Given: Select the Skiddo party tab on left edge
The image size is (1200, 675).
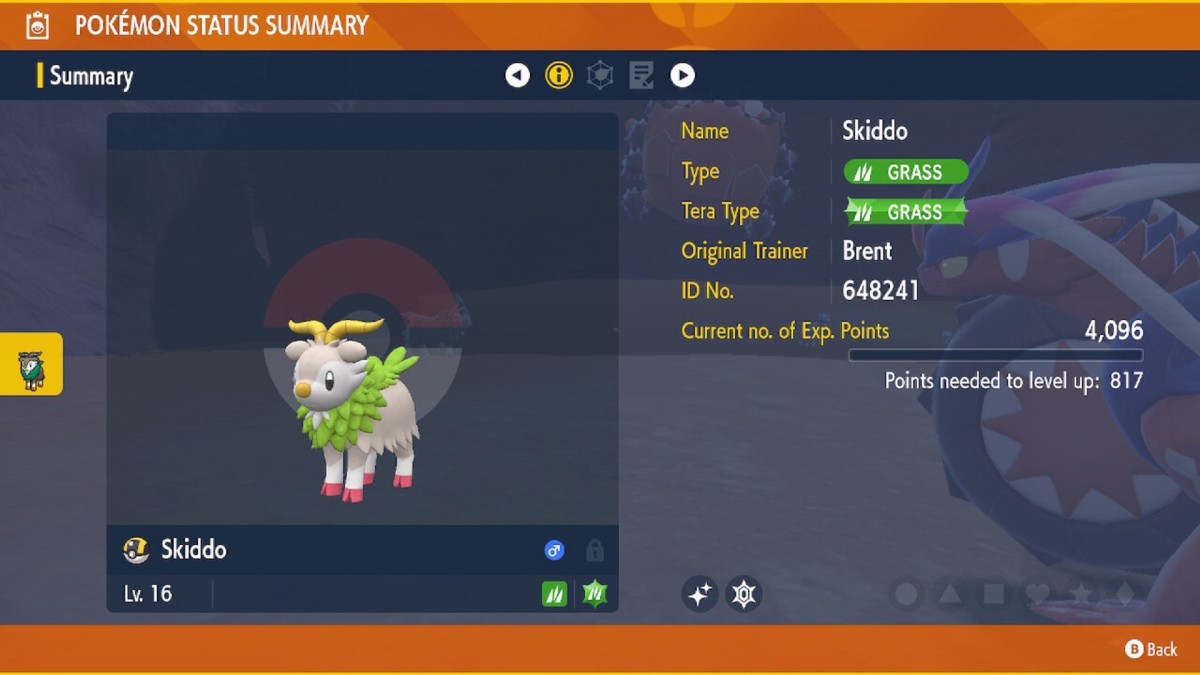Looking at the screenshot, I should click(31, 364).
